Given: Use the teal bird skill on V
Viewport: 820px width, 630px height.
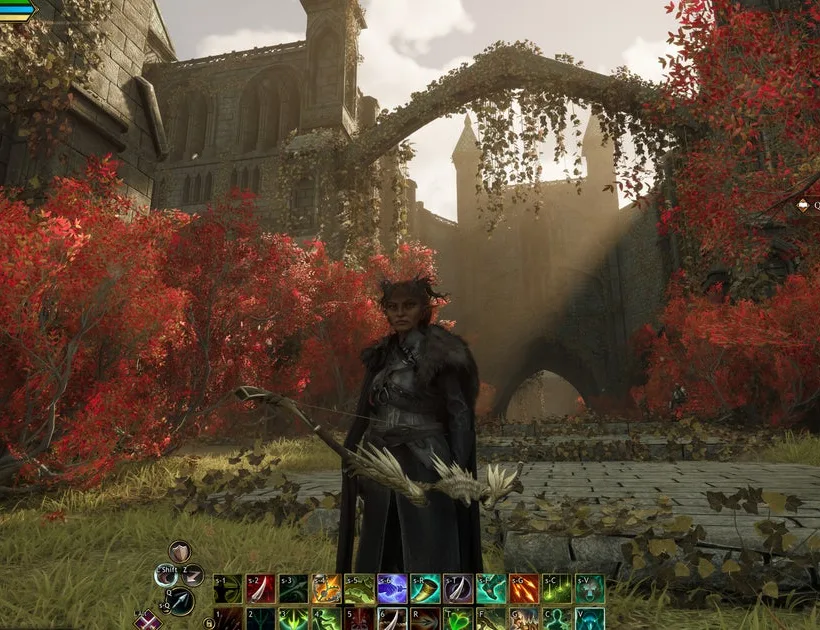Looking at the screenshot, I should pos(590,620).
